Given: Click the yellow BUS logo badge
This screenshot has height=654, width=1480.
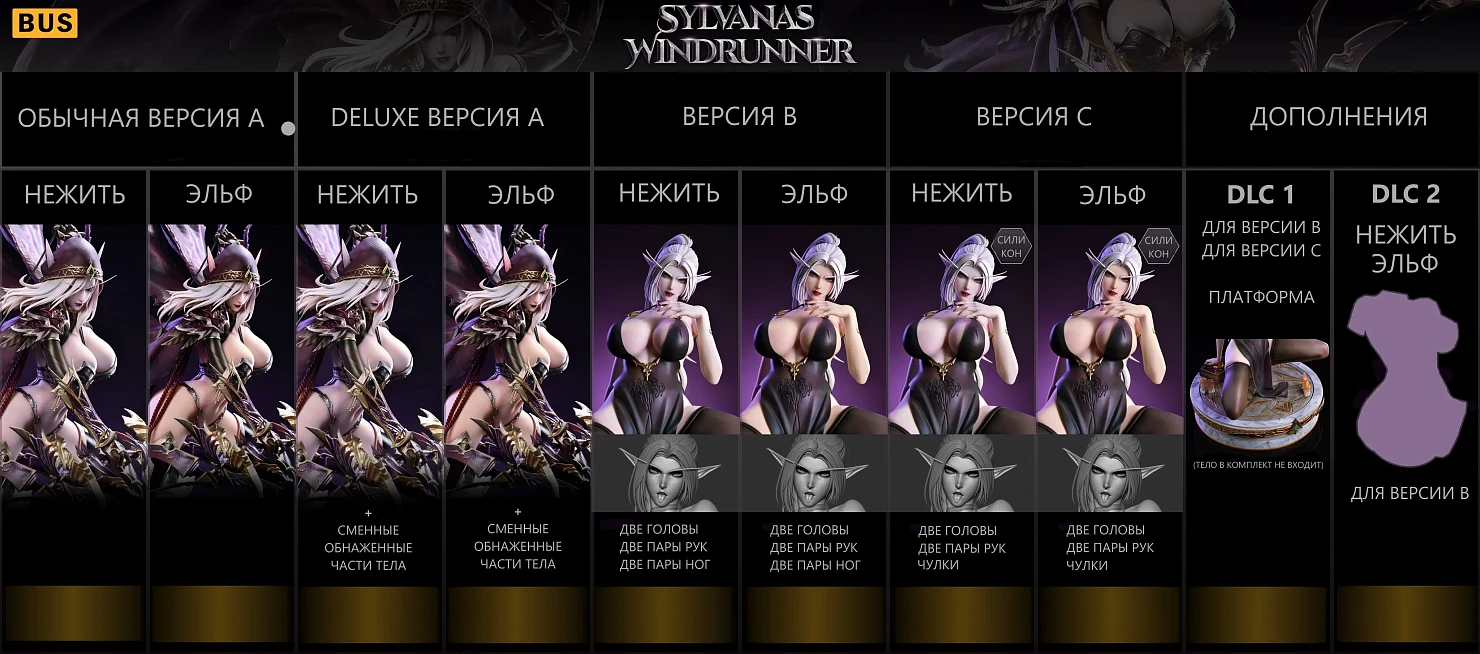Looking at the screenshot, I should [x=45, y=22].
